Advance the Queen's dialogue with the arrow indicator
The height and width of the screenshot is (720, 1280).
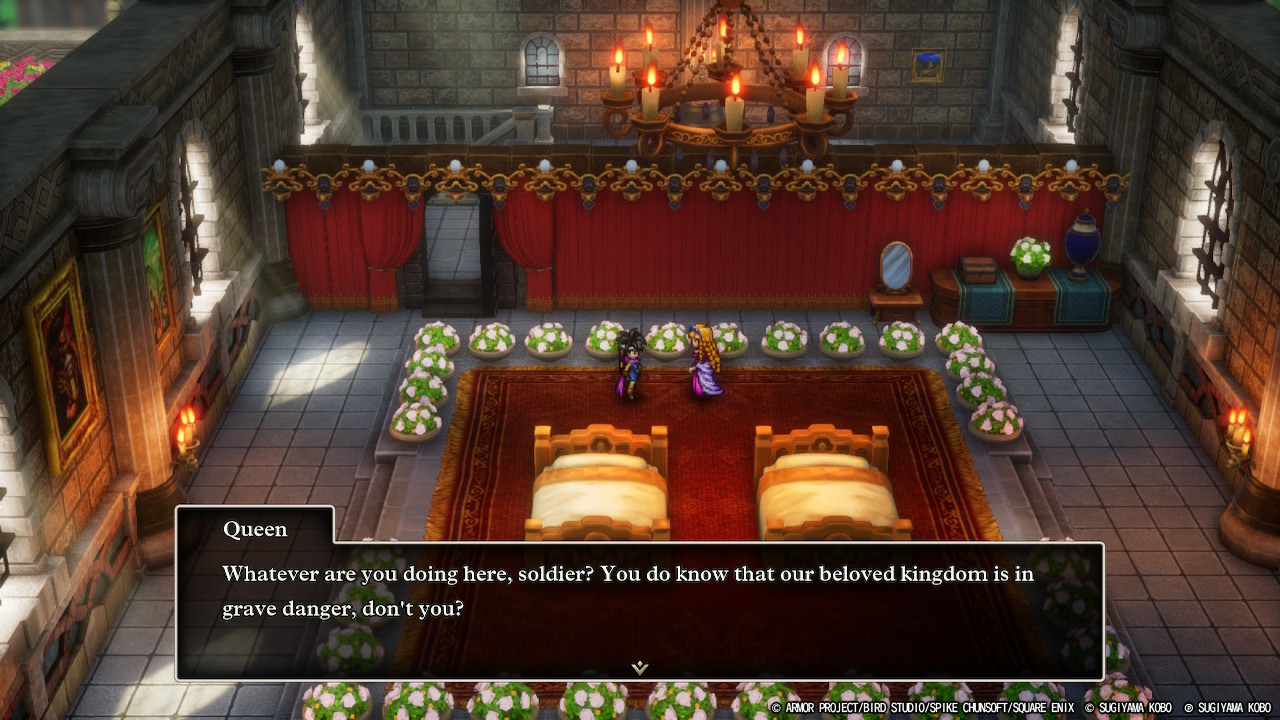point(640,667)
